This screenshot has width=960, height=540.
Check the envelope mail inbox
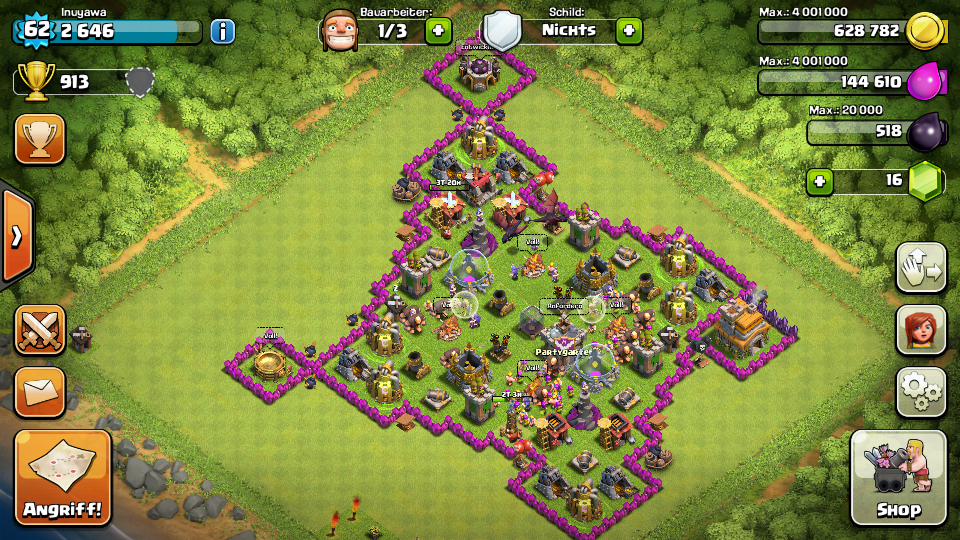point(40,391)
